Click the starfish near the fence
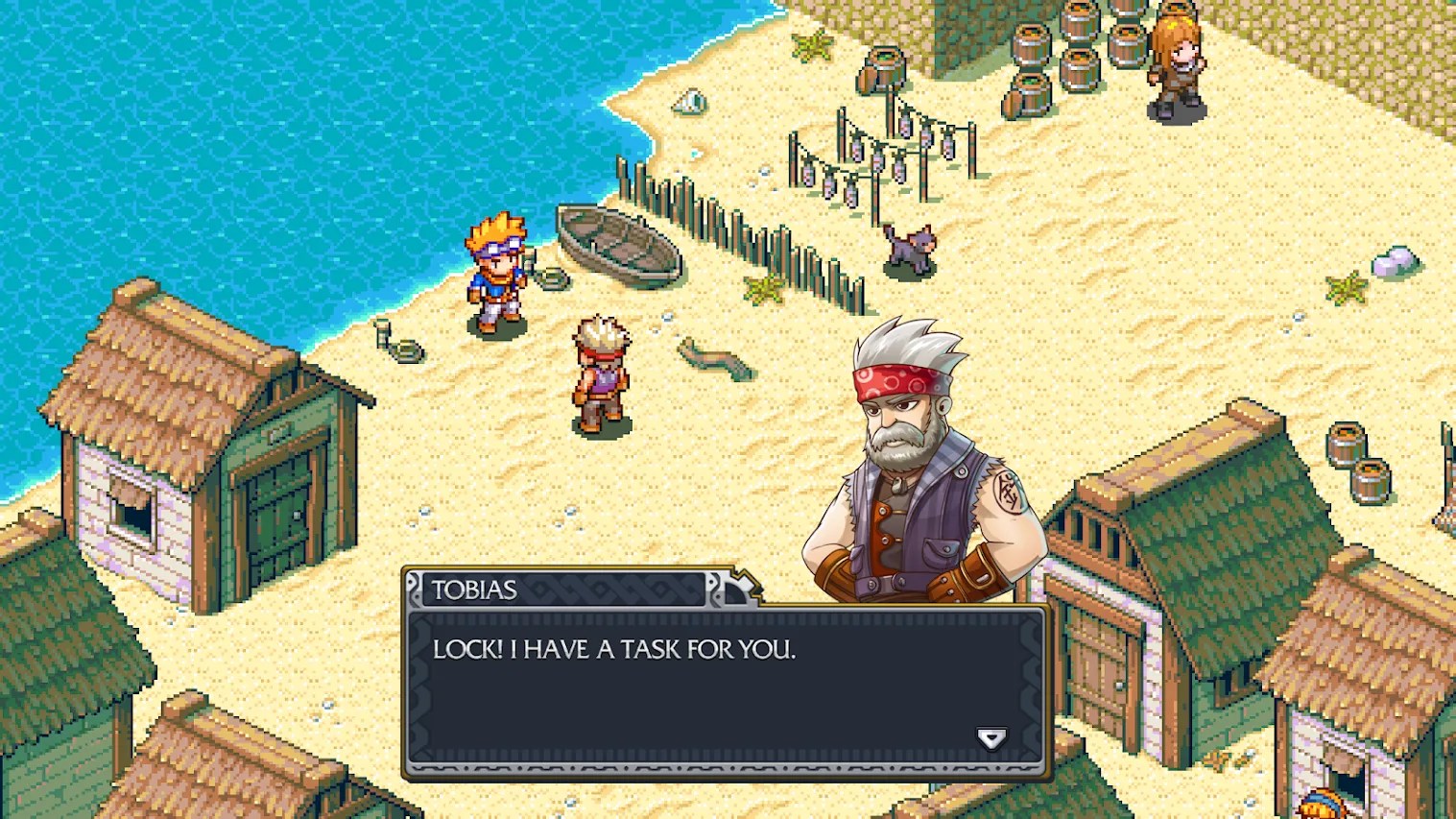 point(763,288)
